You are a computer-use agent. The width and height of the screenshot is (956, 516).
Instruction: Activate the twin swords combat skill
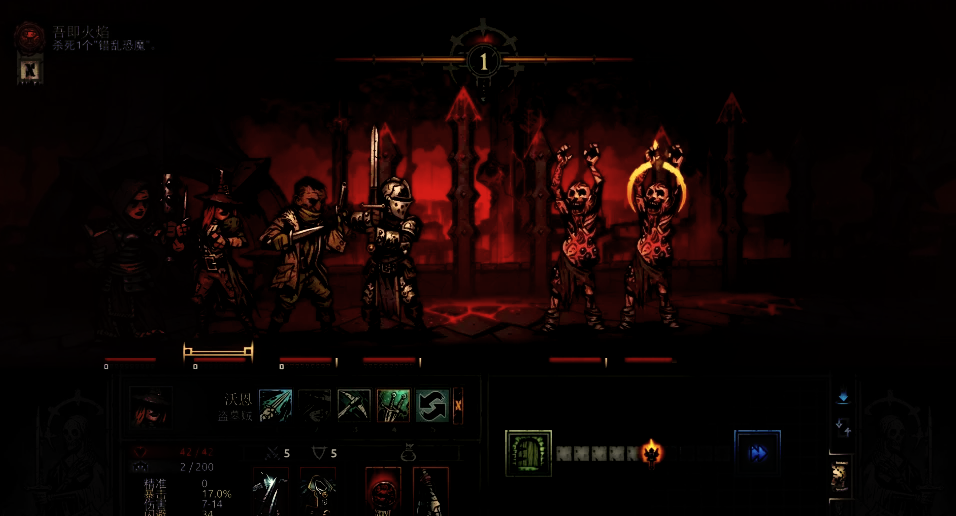click(393, 406)
